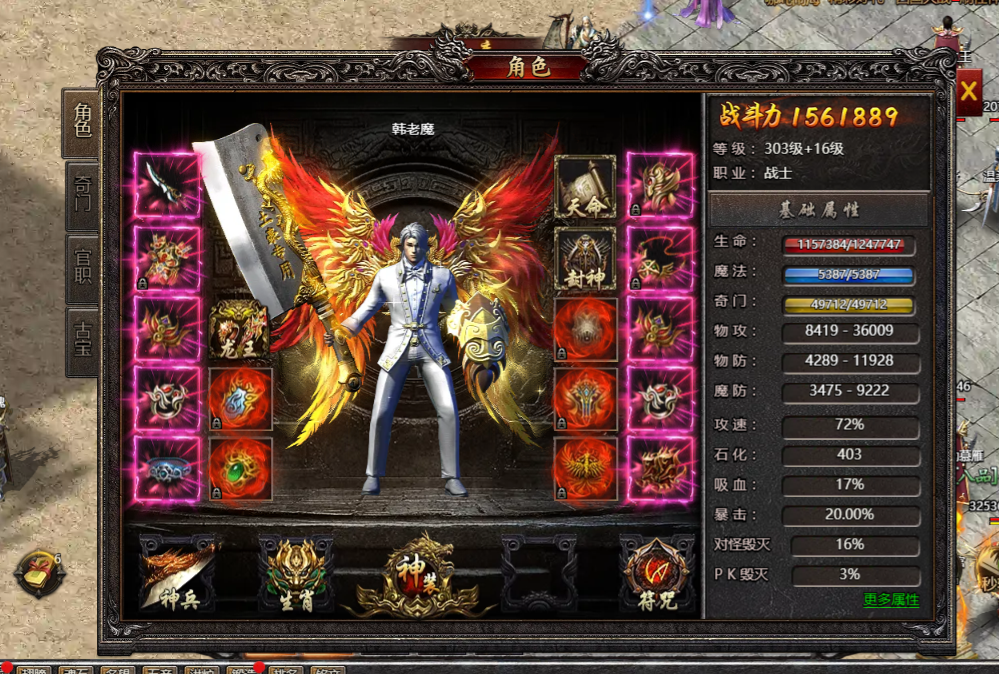Viewport: 999px width, 674px height.
Task: Open the 生肖 zodiac menu
Action: click(x=296, y=573)
